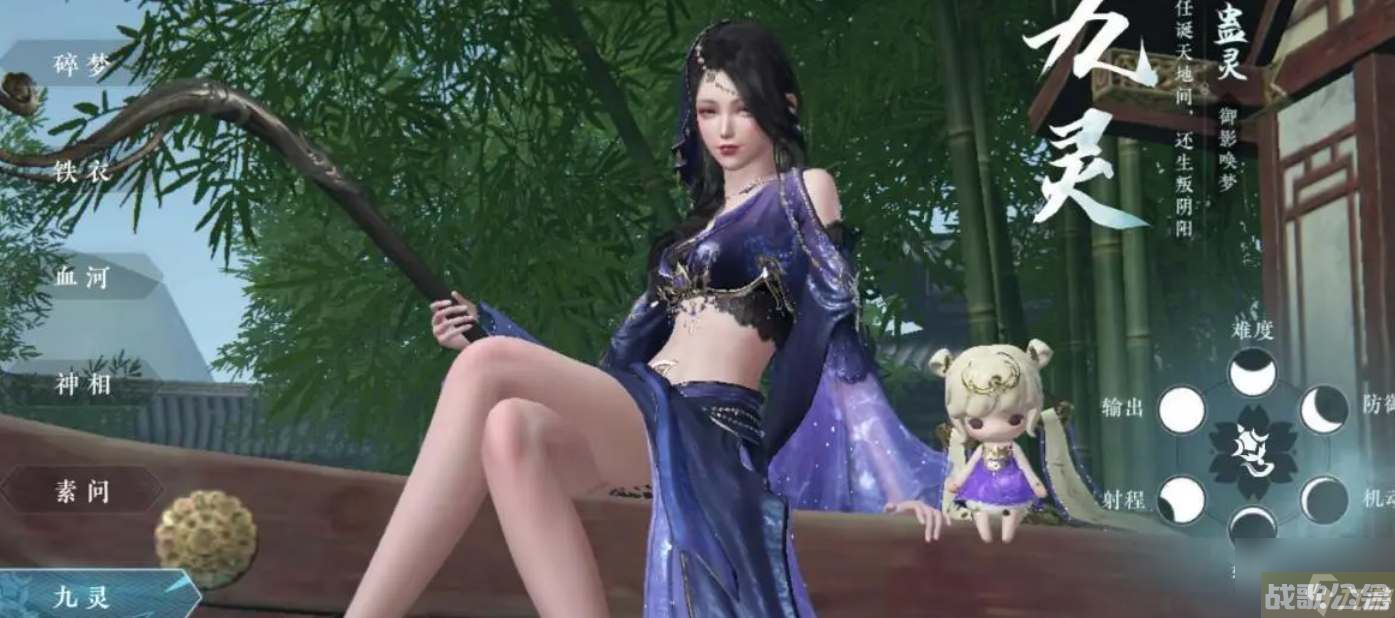The width and height of the screenshot is (1395, 618).
Task: Choose the 铁衣 class
Action: click(x=82, y=171)
